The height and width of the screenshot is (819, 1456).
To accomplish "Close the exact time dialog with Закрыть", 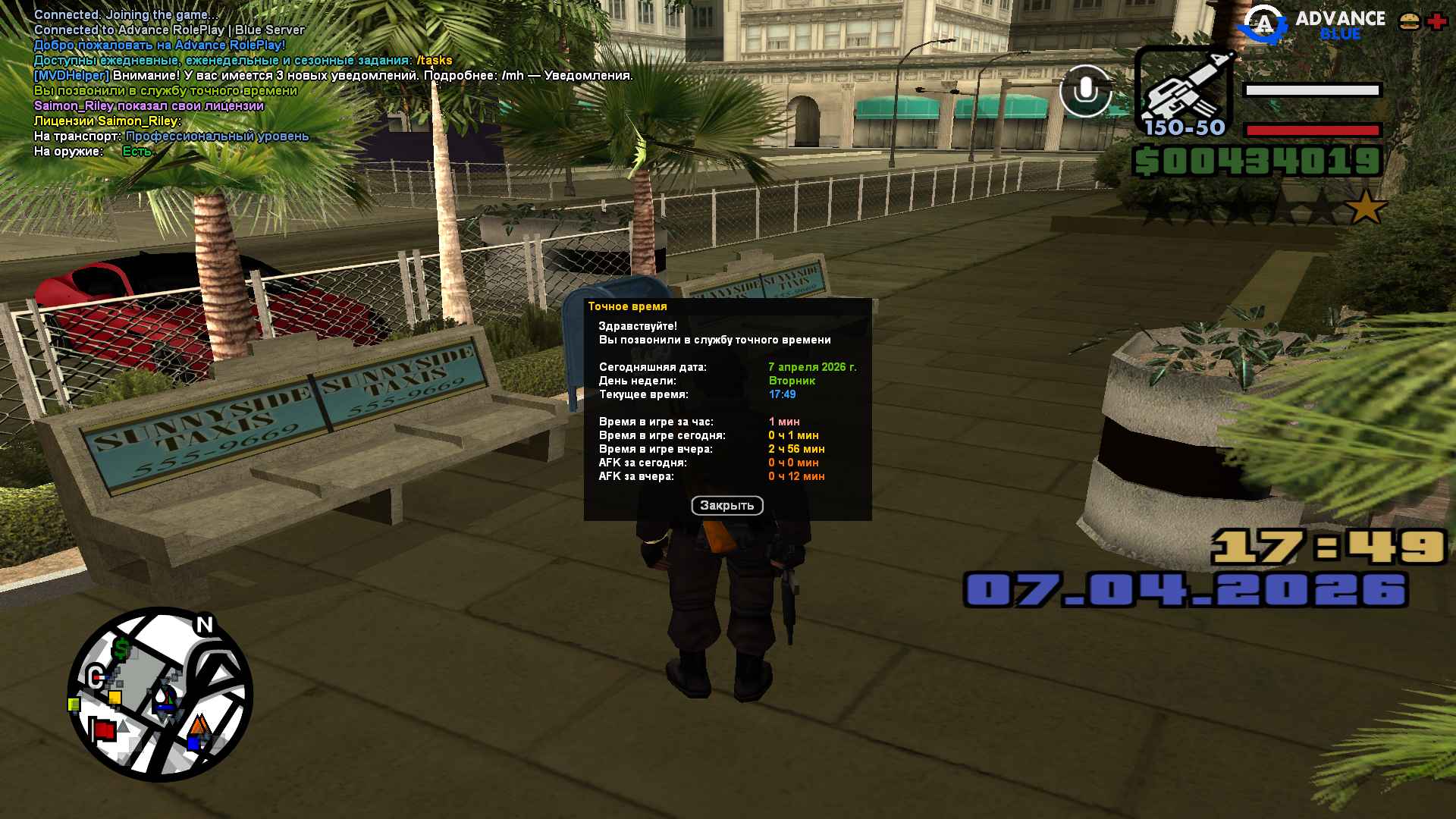I will 726,506.
